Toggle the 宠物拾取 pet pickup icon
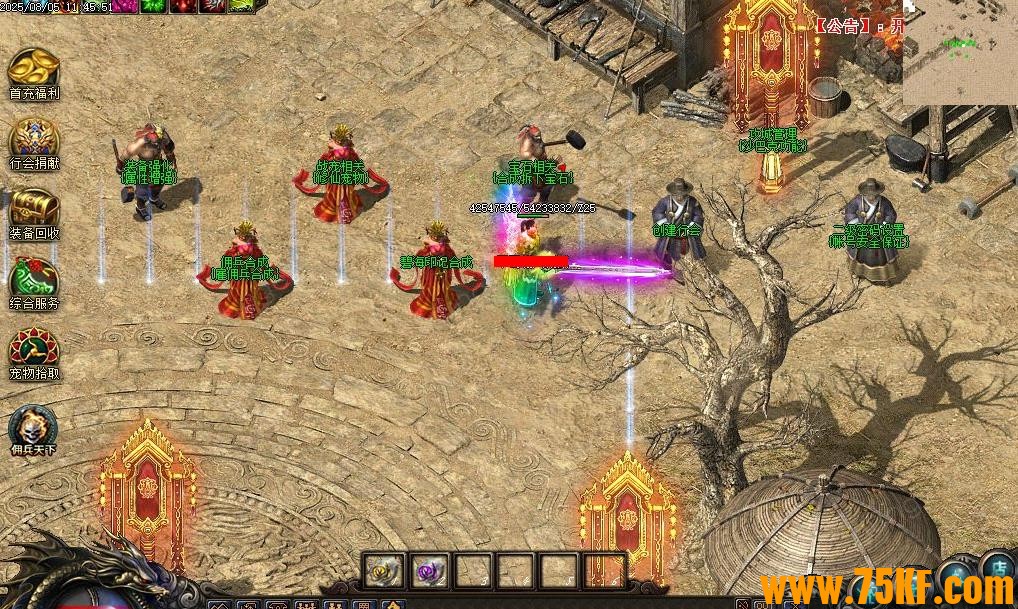The width and height of the screenshot is (1018, 609). pos(33,349)
